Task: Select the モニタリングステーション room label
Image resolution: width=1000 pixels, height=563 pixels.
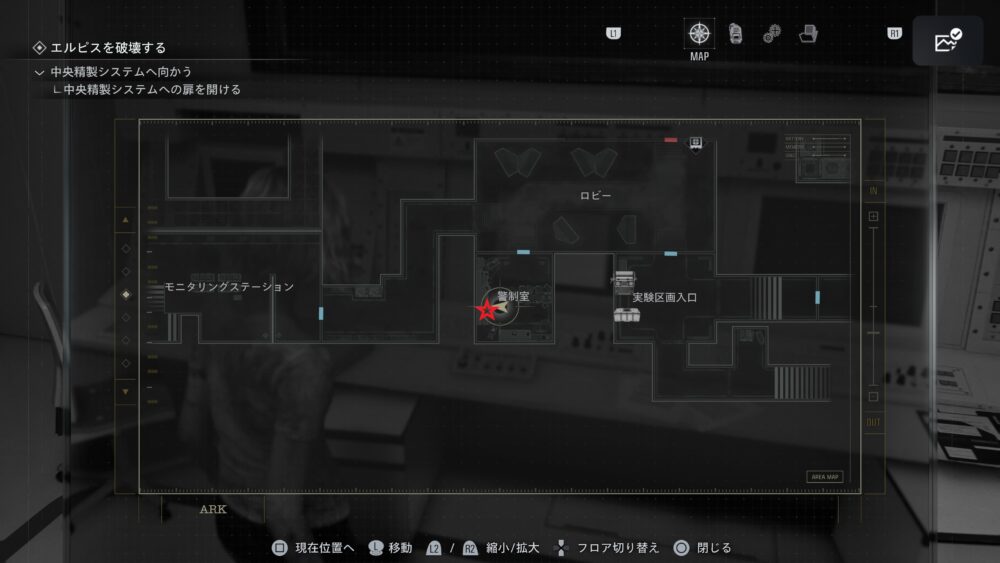Action: tap(229, 287)
